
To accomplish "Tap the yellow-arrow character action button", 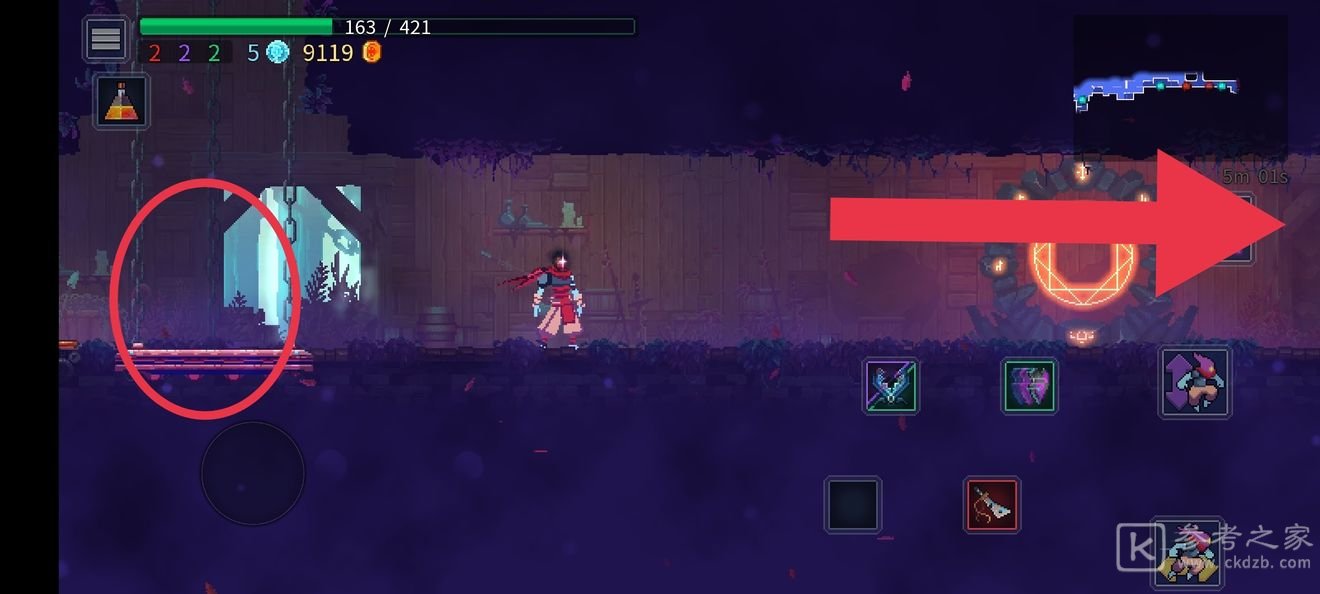I will coord(1188,553).
